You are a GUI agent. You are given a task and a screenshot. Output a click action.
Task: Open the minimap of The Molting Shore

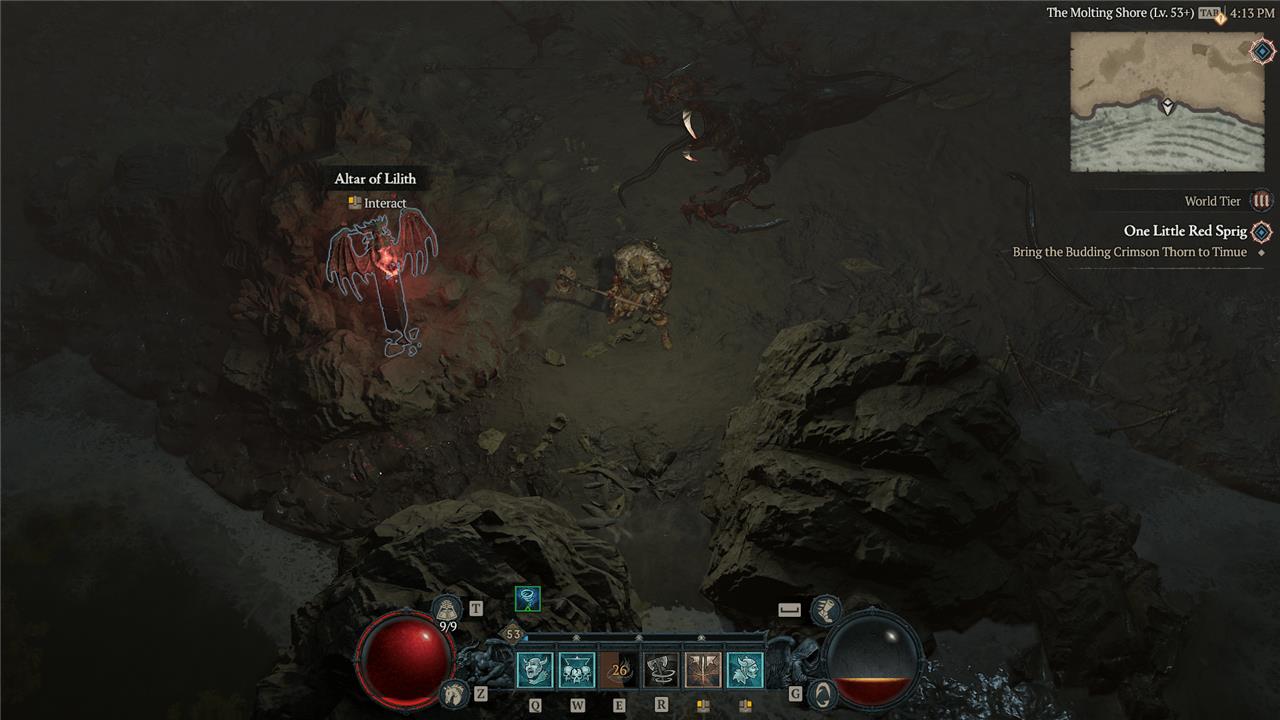[1167, 102]
